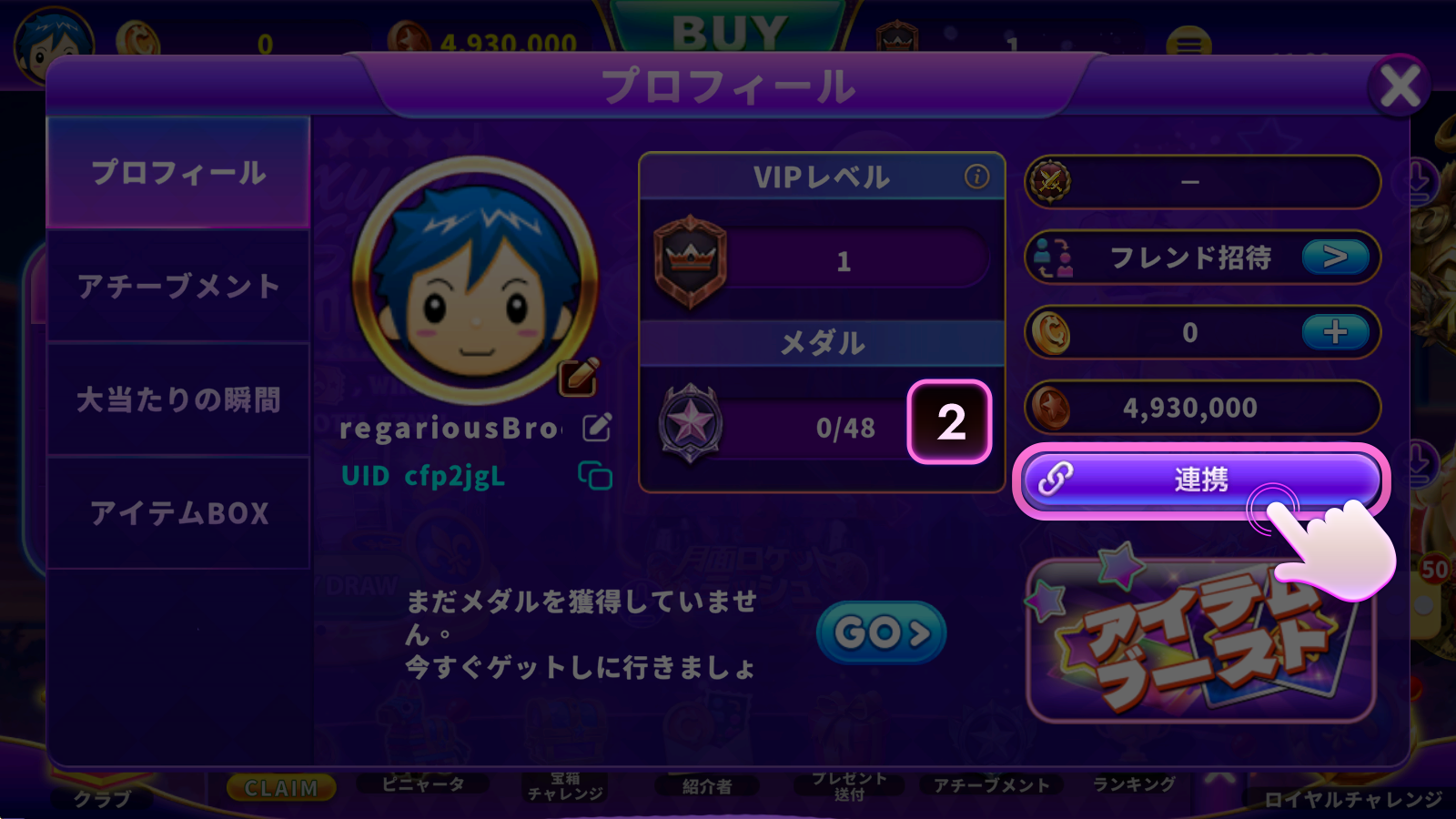Open the 大当たりの瞬間 tab
This screenshot has height=819, width=1456.
[178, 399]
